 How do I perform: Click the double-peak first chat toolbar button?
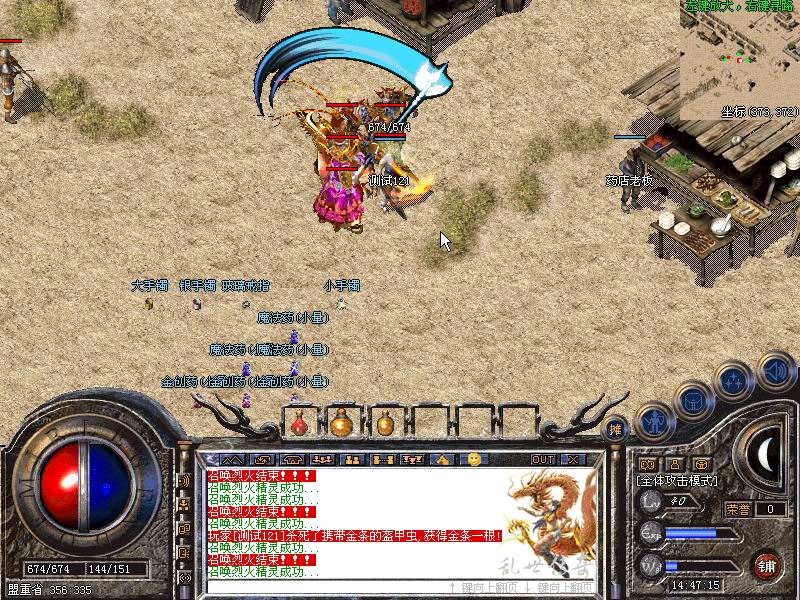click(x=232, y=459)
